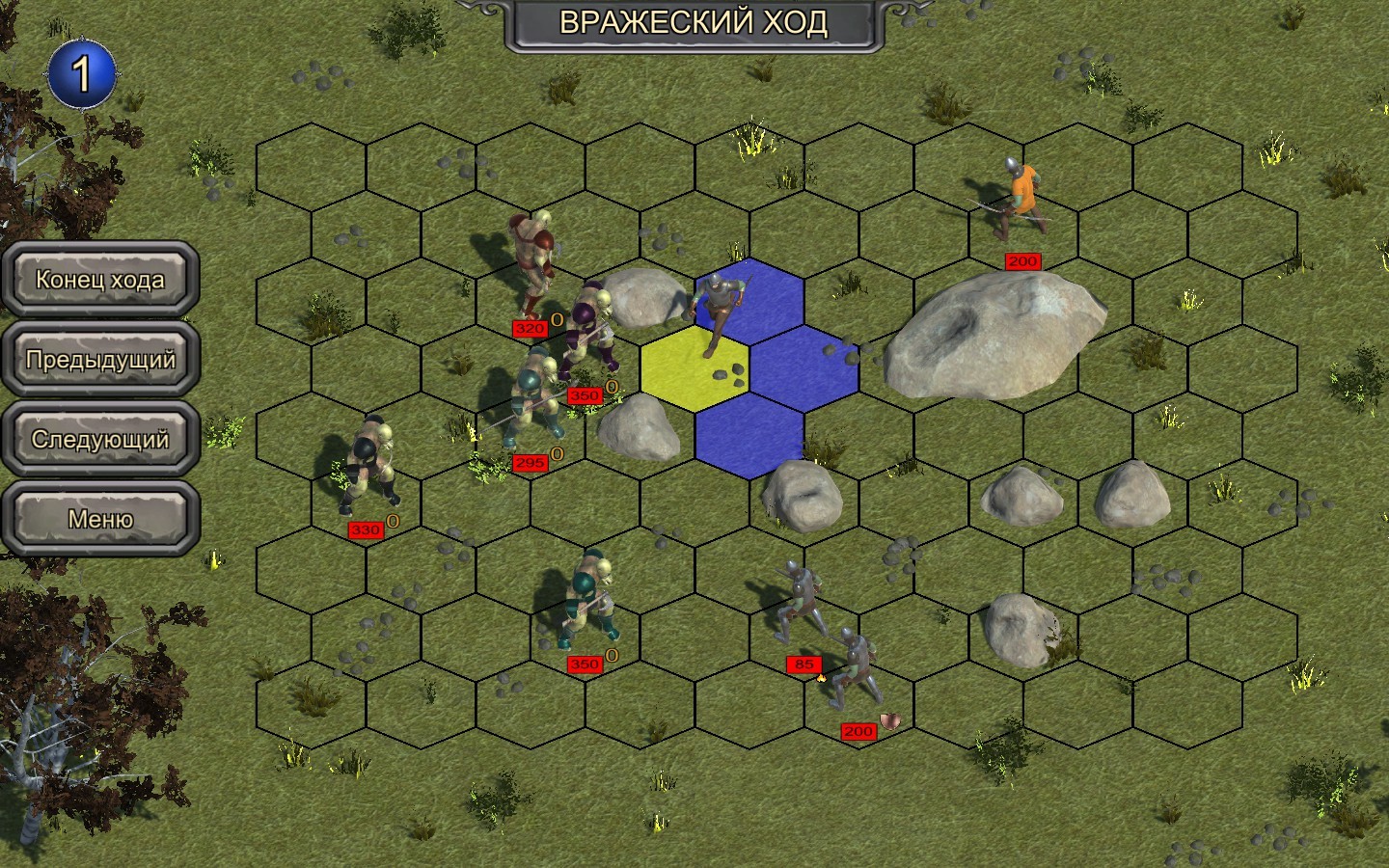The width and height of the screenshot is (1389, 868).
Task: Open the Меню button
Action: click(x=100, y=520)
